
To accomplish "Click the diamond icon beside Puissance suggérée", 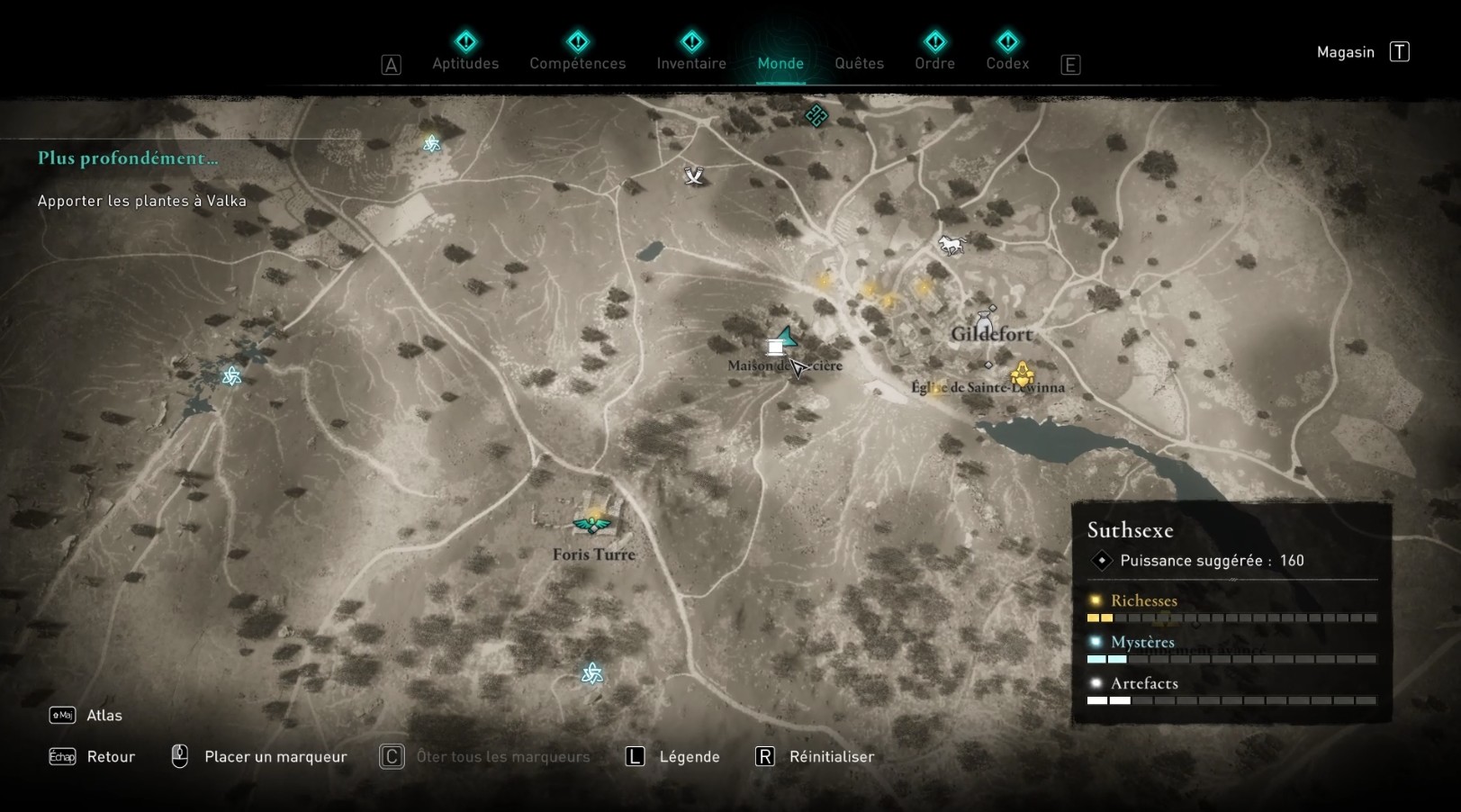I will click(x=1100, y=561).
